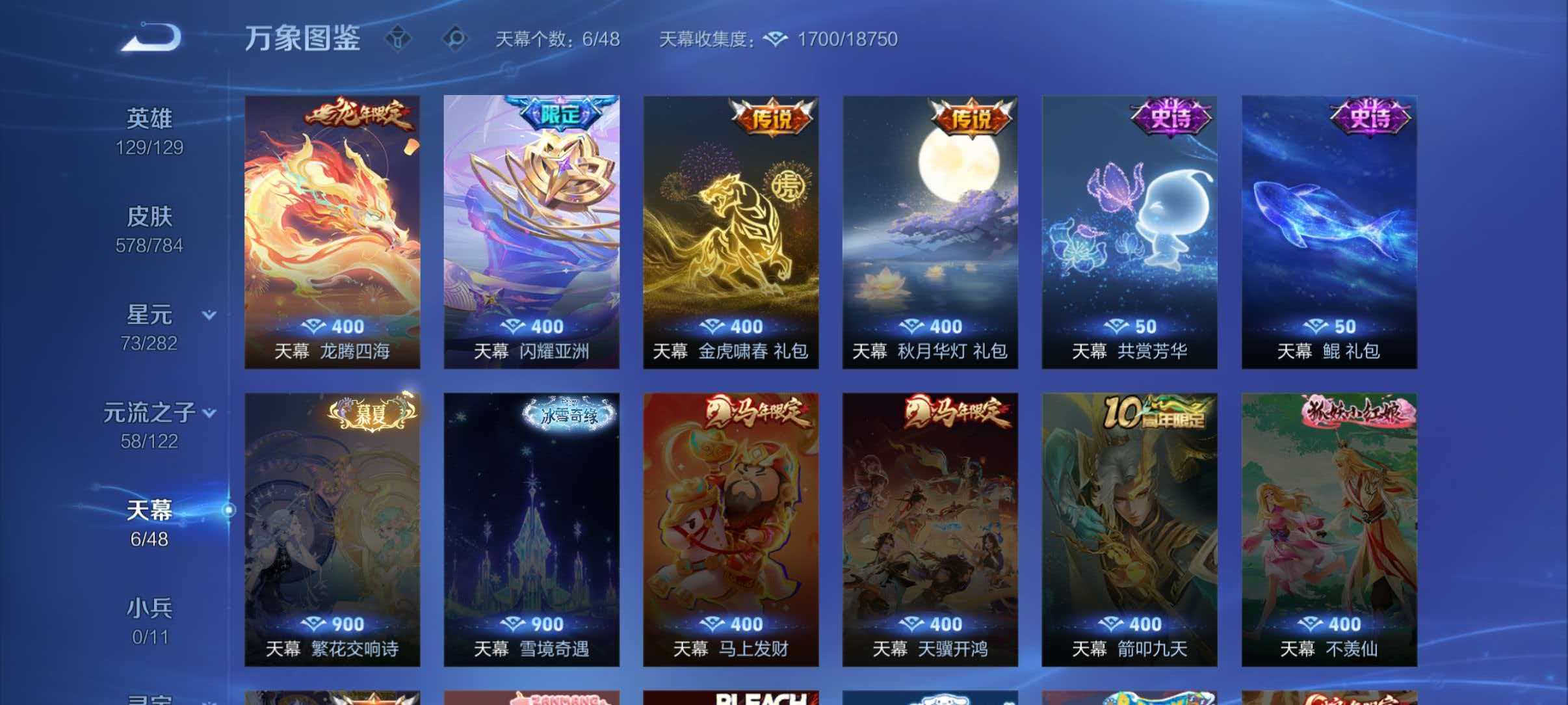Screen dimensions: 1568x705
Task: Switch to the 英雄 category
Action: (150, 118)
